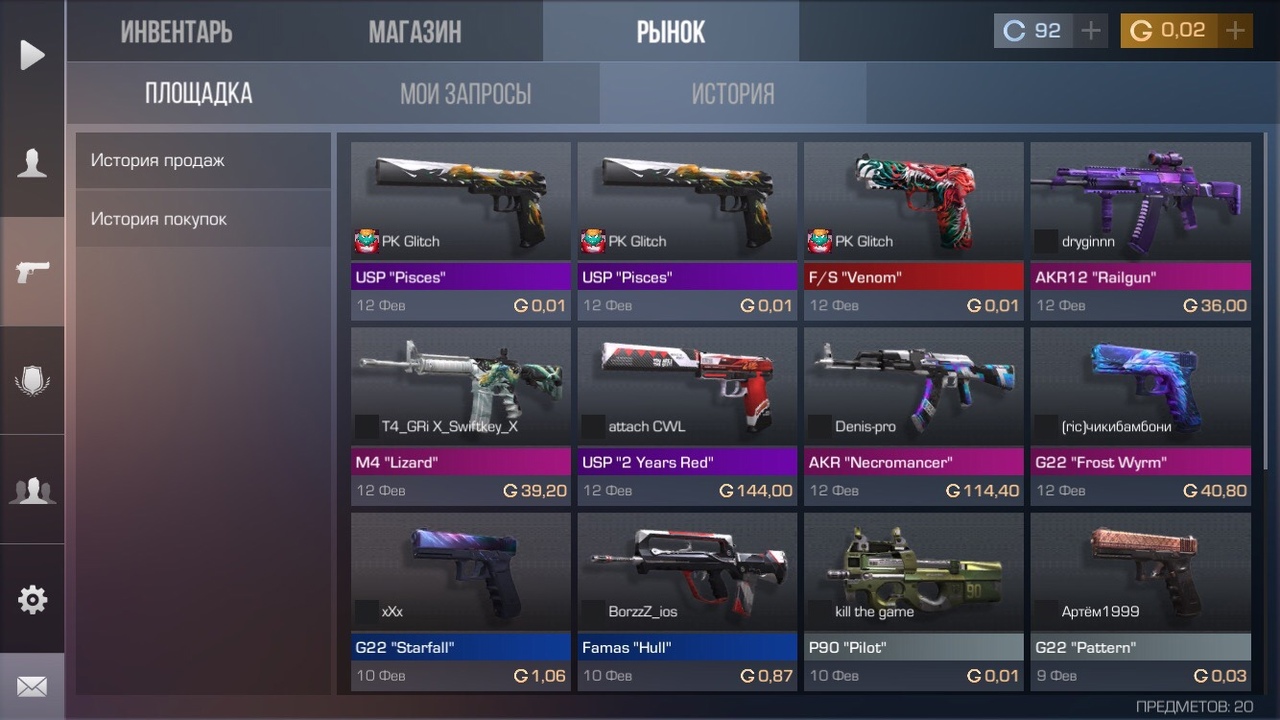Switch to the История sub-tab
This screenshot has height=720, width=1280.
(733, 94)
